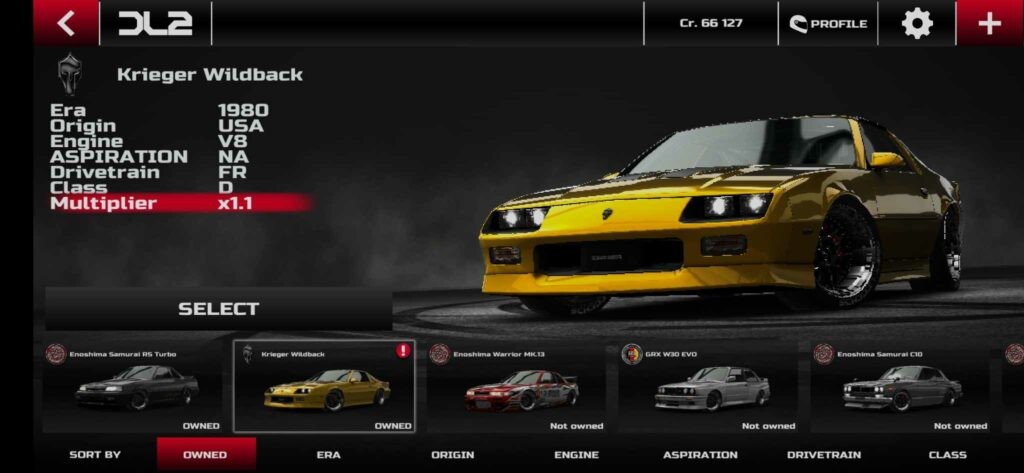Viewport: 1024px width, 473px height.
Task: Pick the Krieger Wildback car card
Action: pos(324,387)
